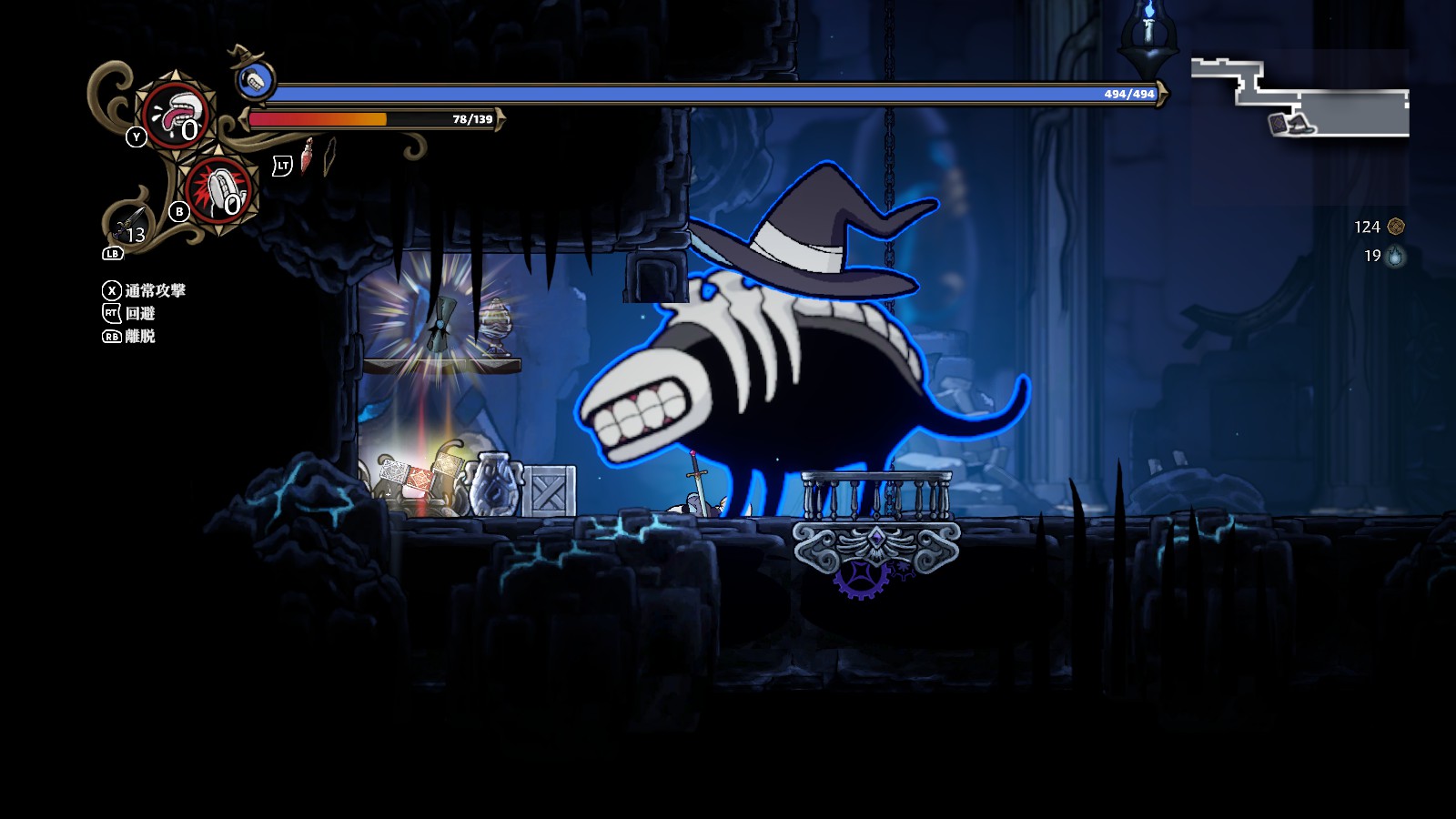This screenshot has width=1456, height=819.
Task: Use the red healing potion
Action: click(x=308, y=157)
